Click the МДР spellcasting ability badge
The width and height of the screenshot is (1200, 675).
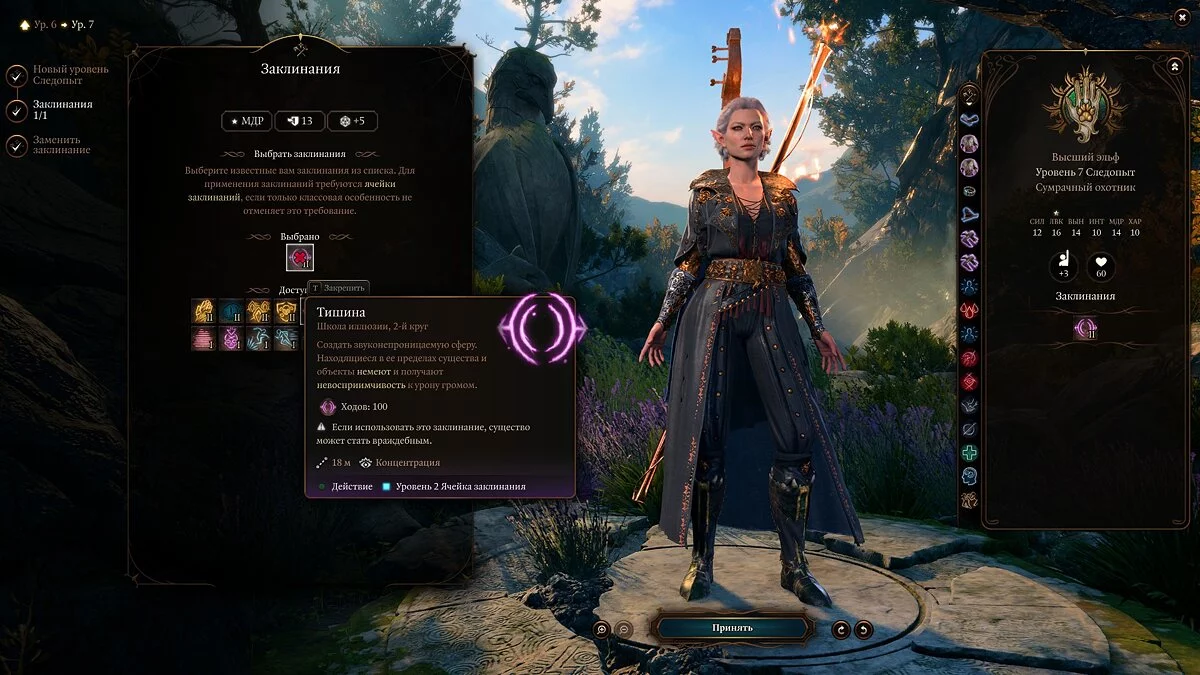[246, 121]
